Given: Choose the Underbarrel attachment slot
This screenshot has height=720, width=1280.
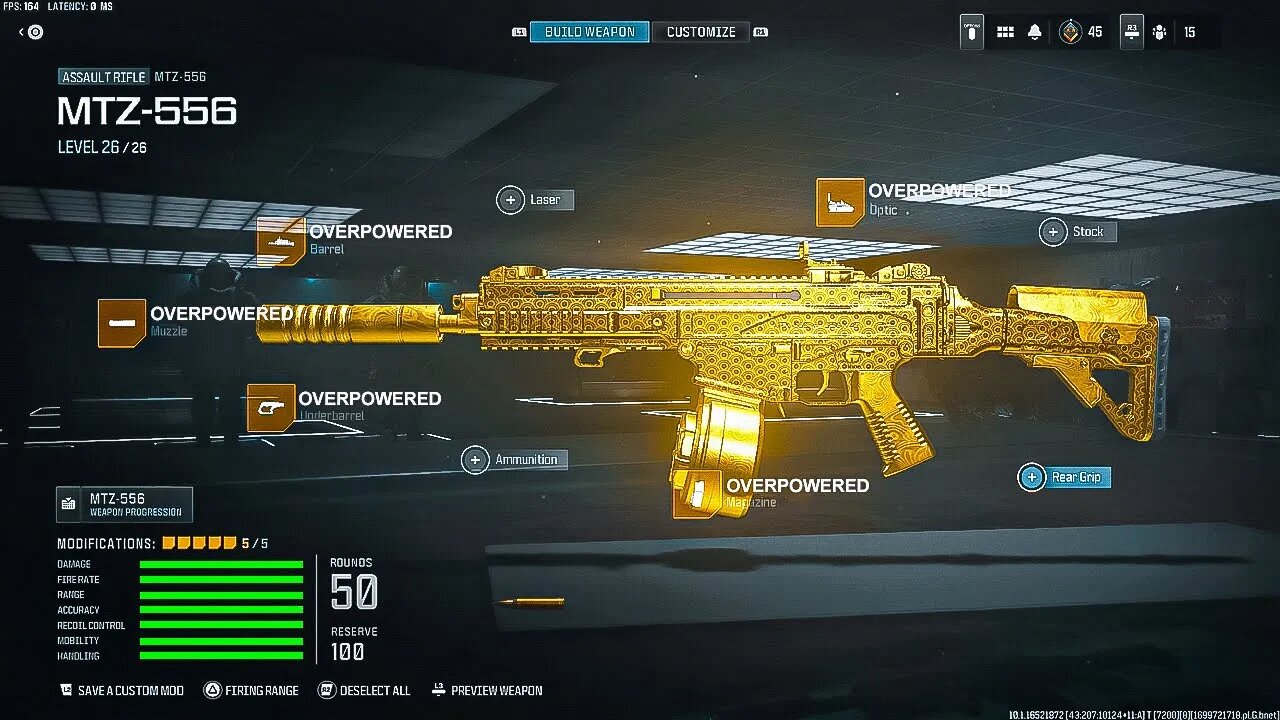Looking at the screenshot, I should (271, 408).
